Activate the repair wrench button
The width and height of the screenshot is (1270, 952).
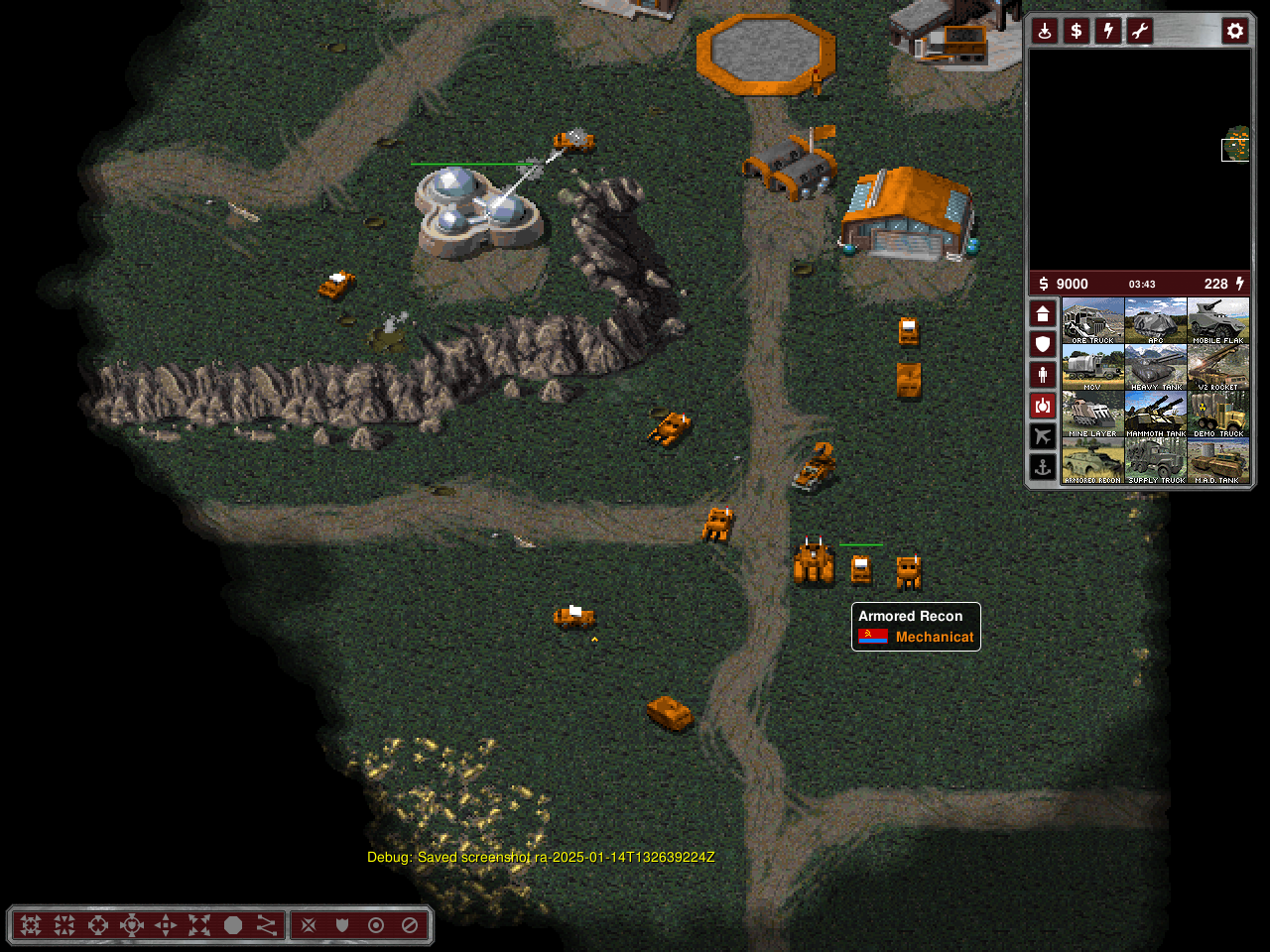click(x=1140, y=31)
